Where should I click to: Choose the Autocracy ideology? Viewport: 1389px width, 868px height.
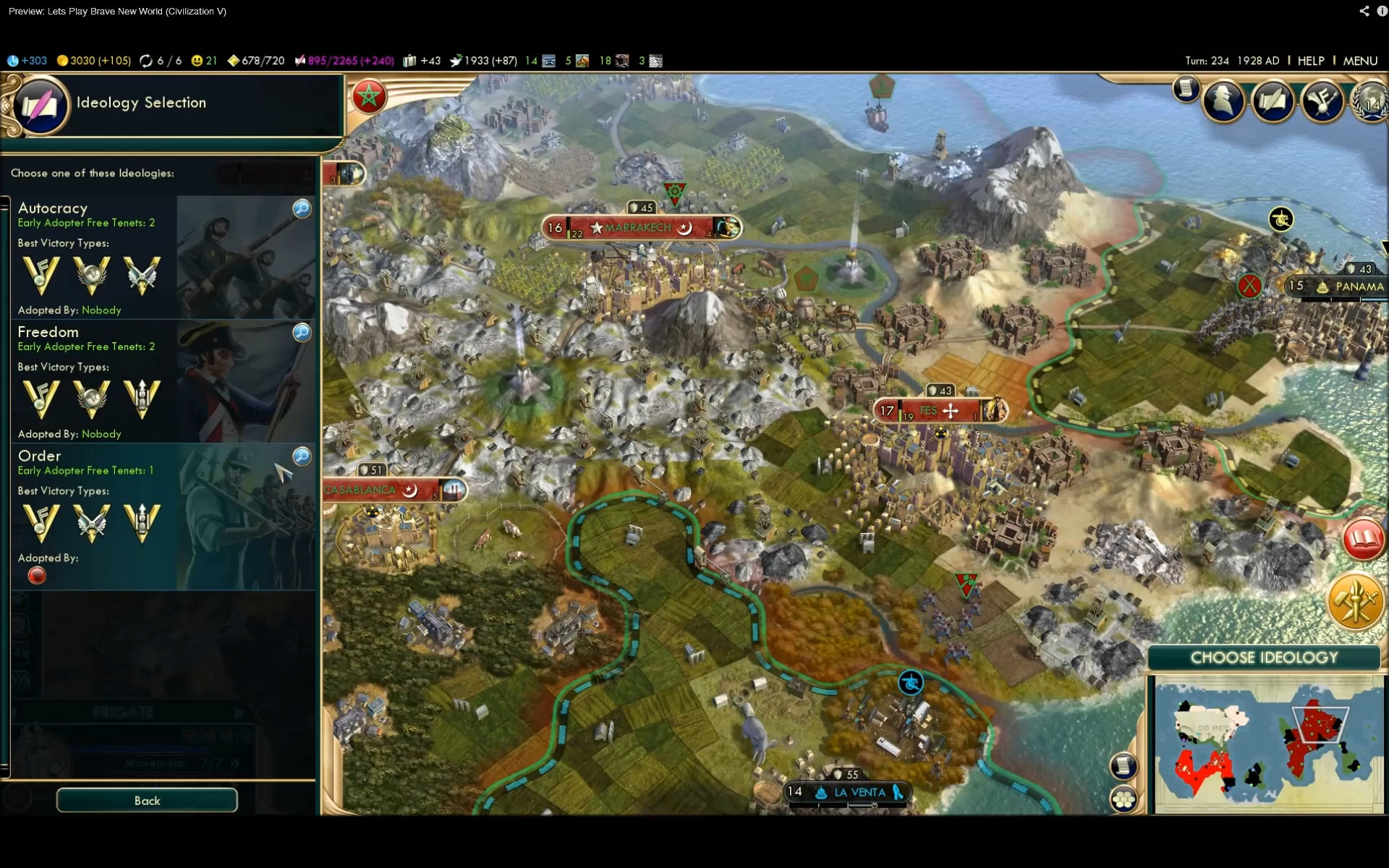(94, 257)
